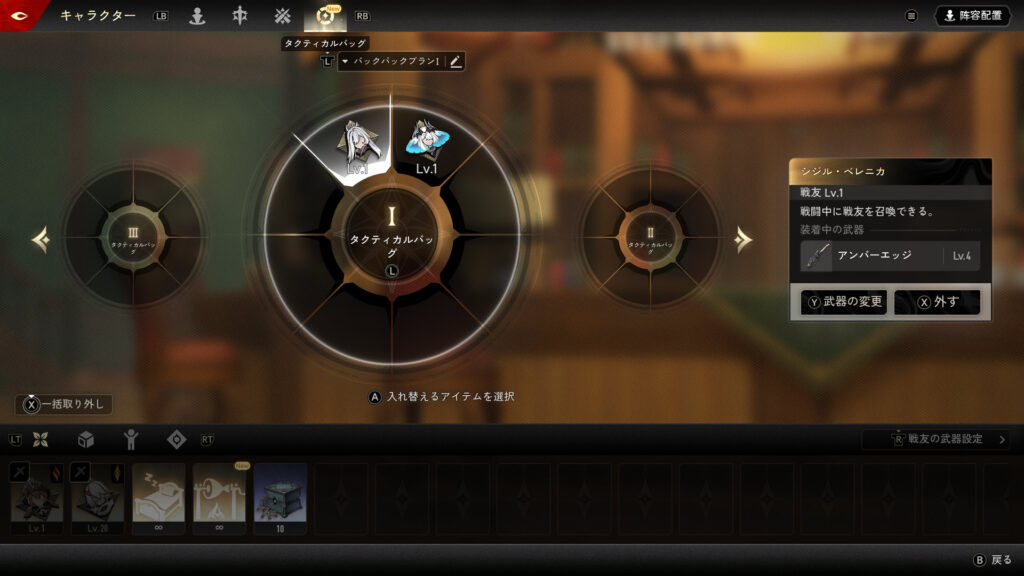Switch to Tactical Bag III wheel
1024x576 pixels.
pyautogui.click(x=133, y=238)
